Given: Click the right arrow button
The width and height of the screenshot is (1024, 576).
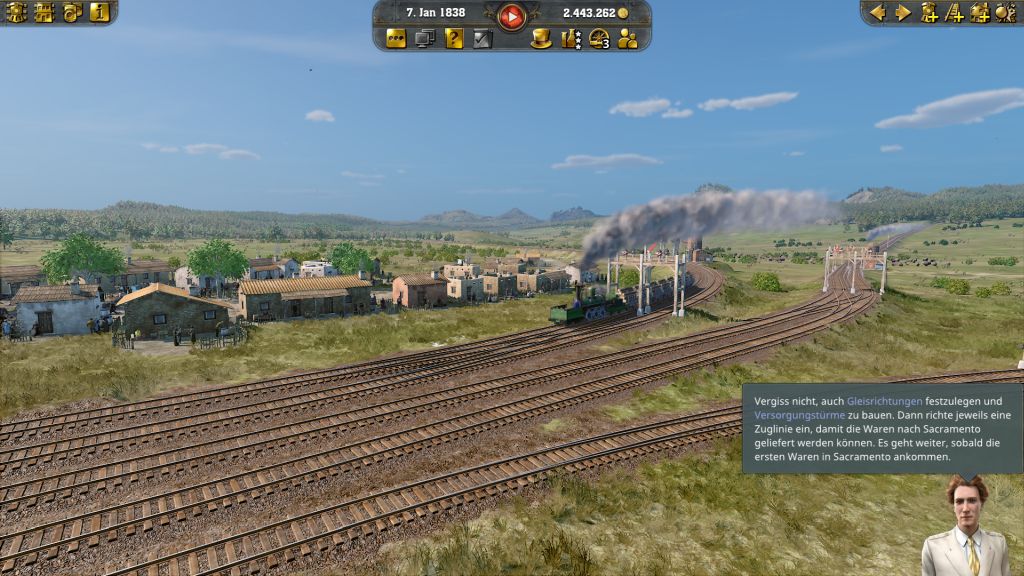Looking at the screenshot, I should click(x=903, y=12).
